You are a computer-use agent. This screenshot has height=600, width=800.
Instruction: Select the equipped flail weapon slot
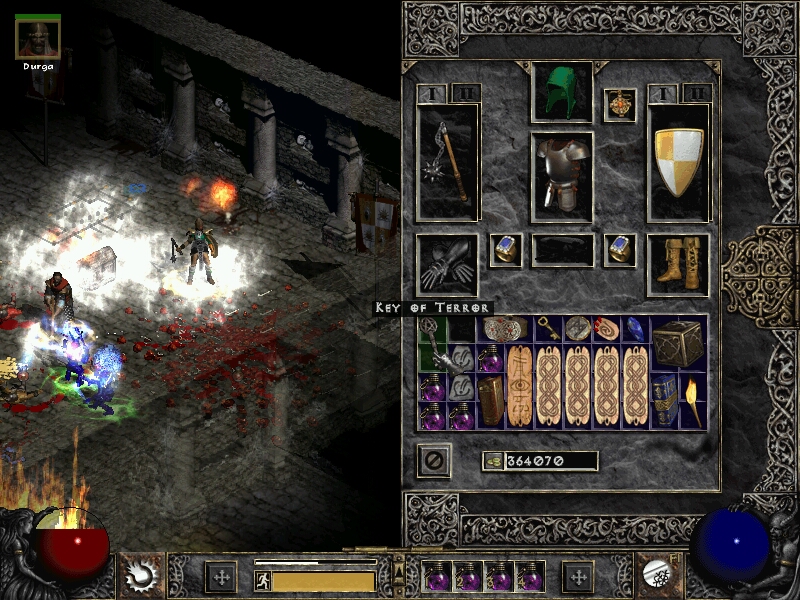447,162
